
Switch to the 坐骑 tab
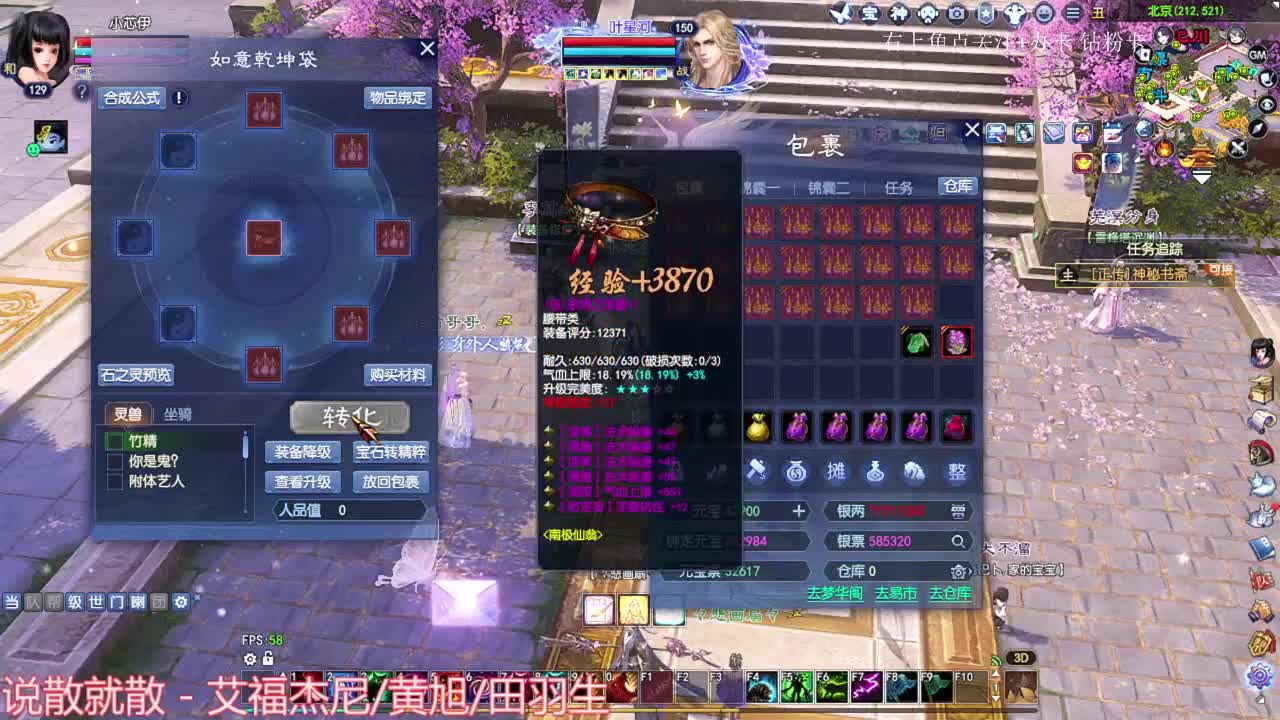tap(177, 414)
